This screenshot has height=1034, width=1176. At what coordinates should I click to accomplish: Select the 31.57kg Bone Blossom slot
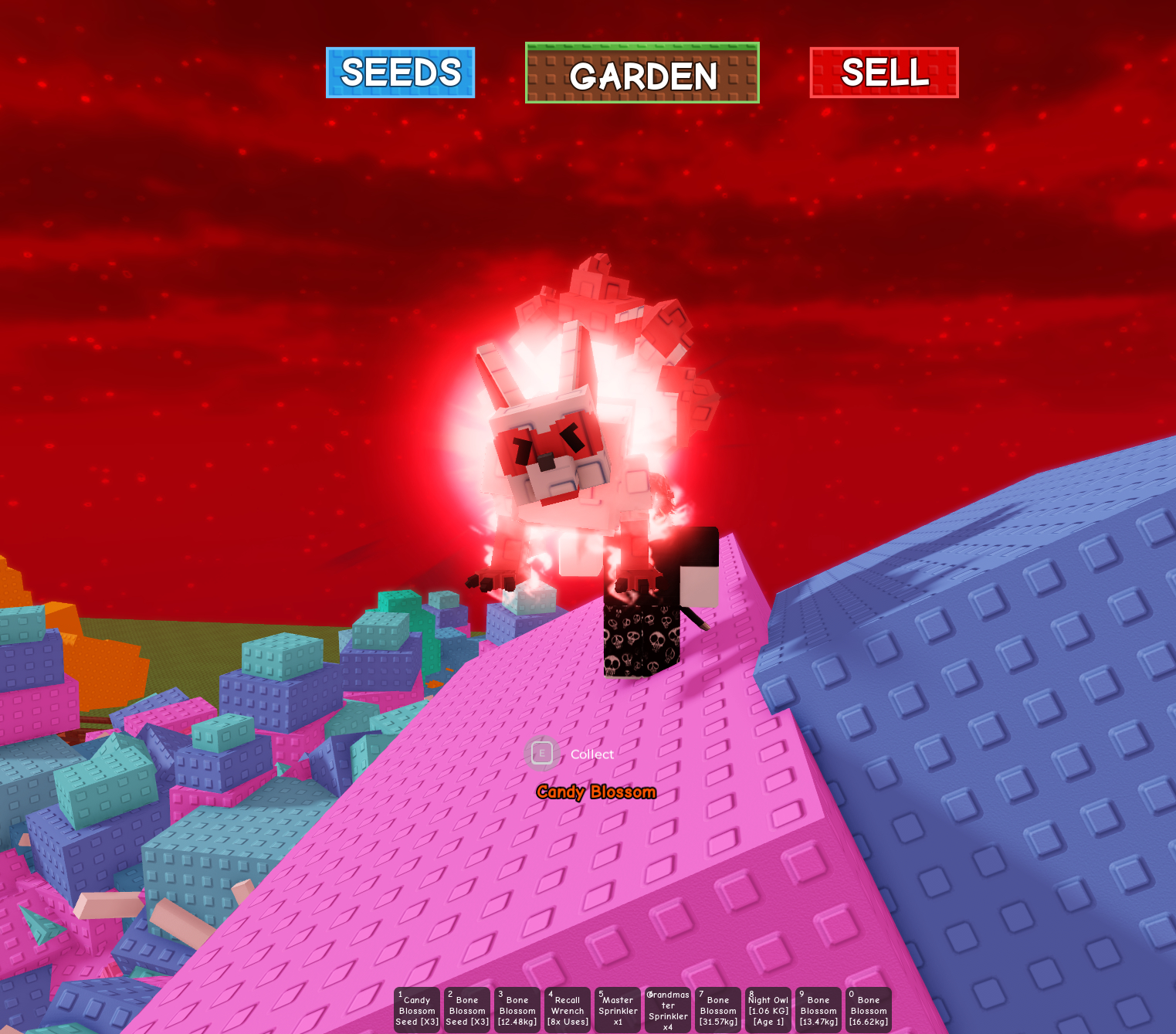pos(718,1010)
